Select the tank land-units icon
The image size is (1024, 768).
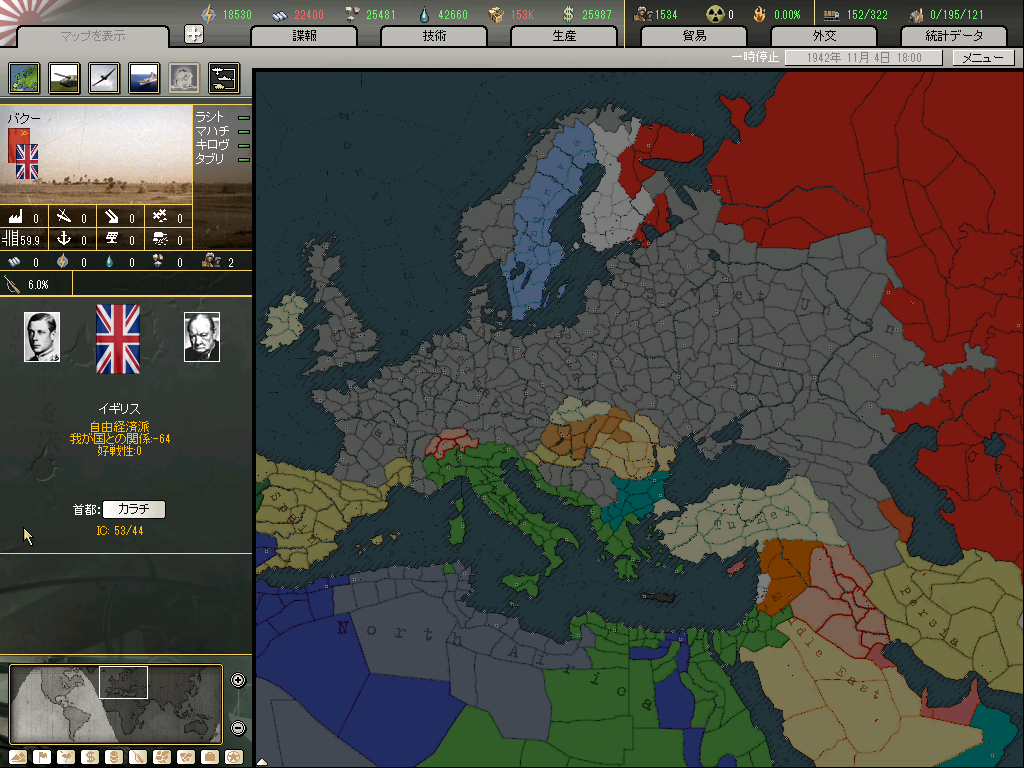[x=64, y=78]
